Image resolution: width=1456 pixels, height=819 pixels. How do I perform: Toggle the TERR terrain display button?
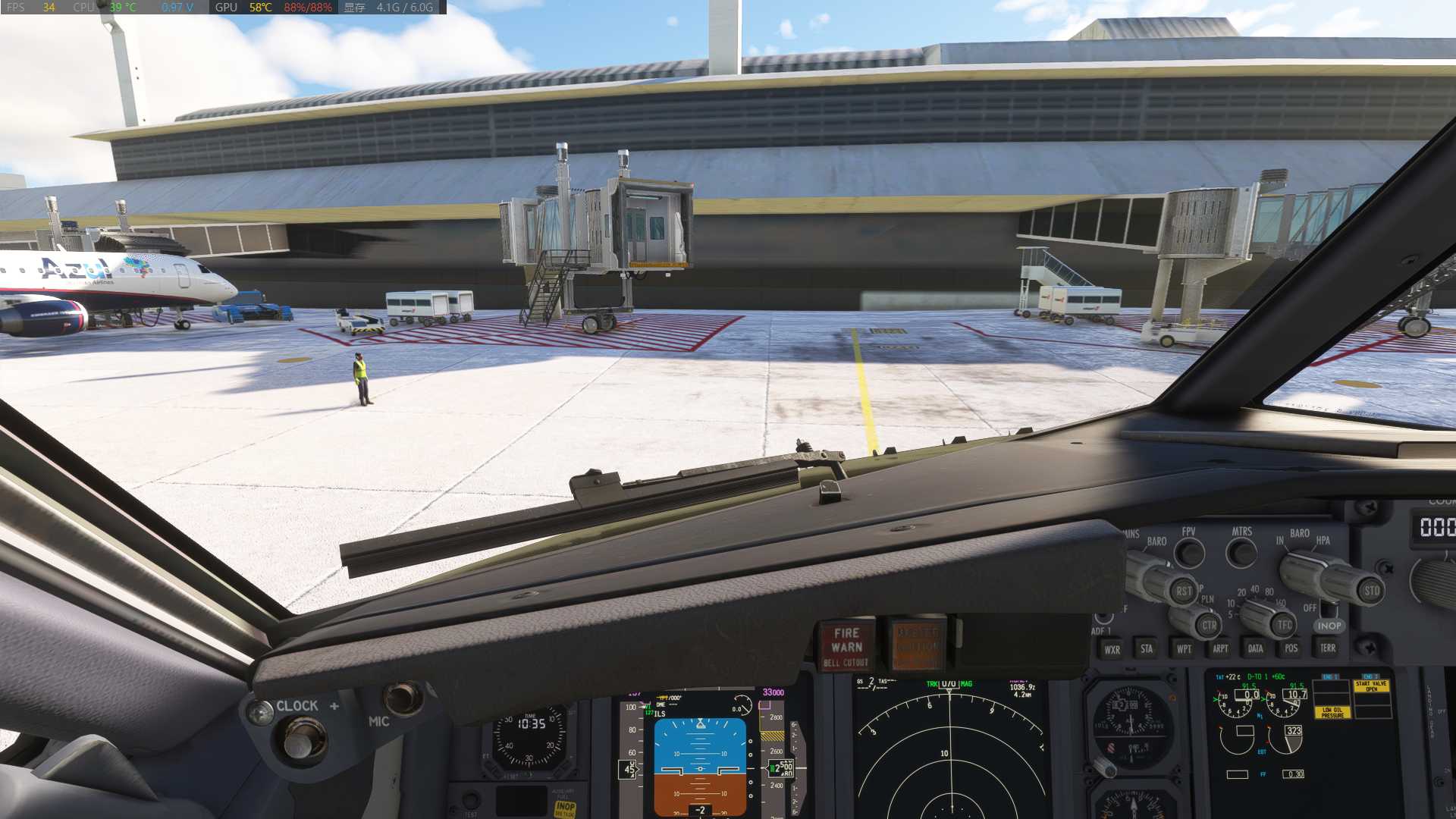[x=1327, y=648]
